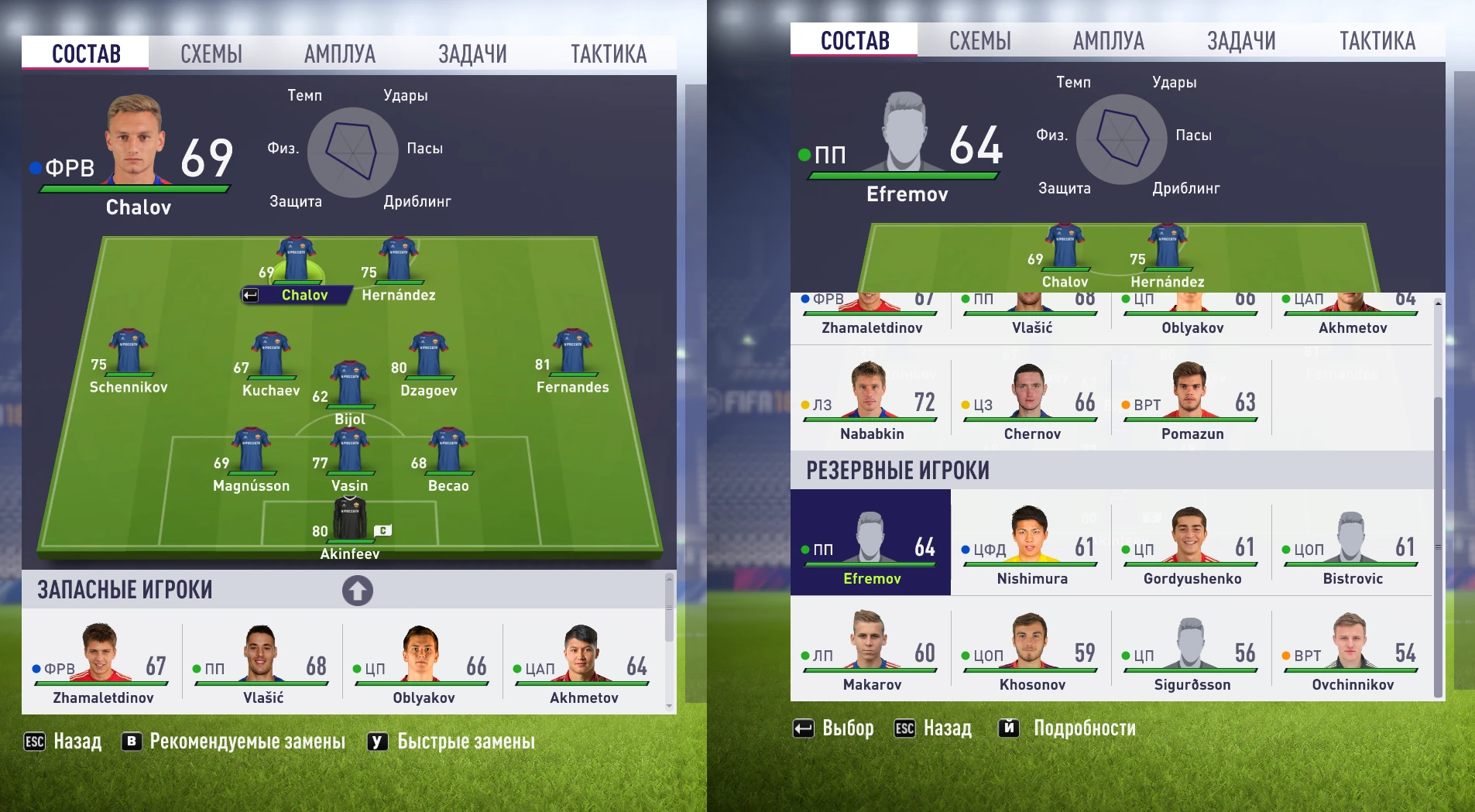Image resolution: width=1475 pixels, height=812 pixels.
Task: Click Рекомендуемые замены
Action: click(x=247, y=742)
